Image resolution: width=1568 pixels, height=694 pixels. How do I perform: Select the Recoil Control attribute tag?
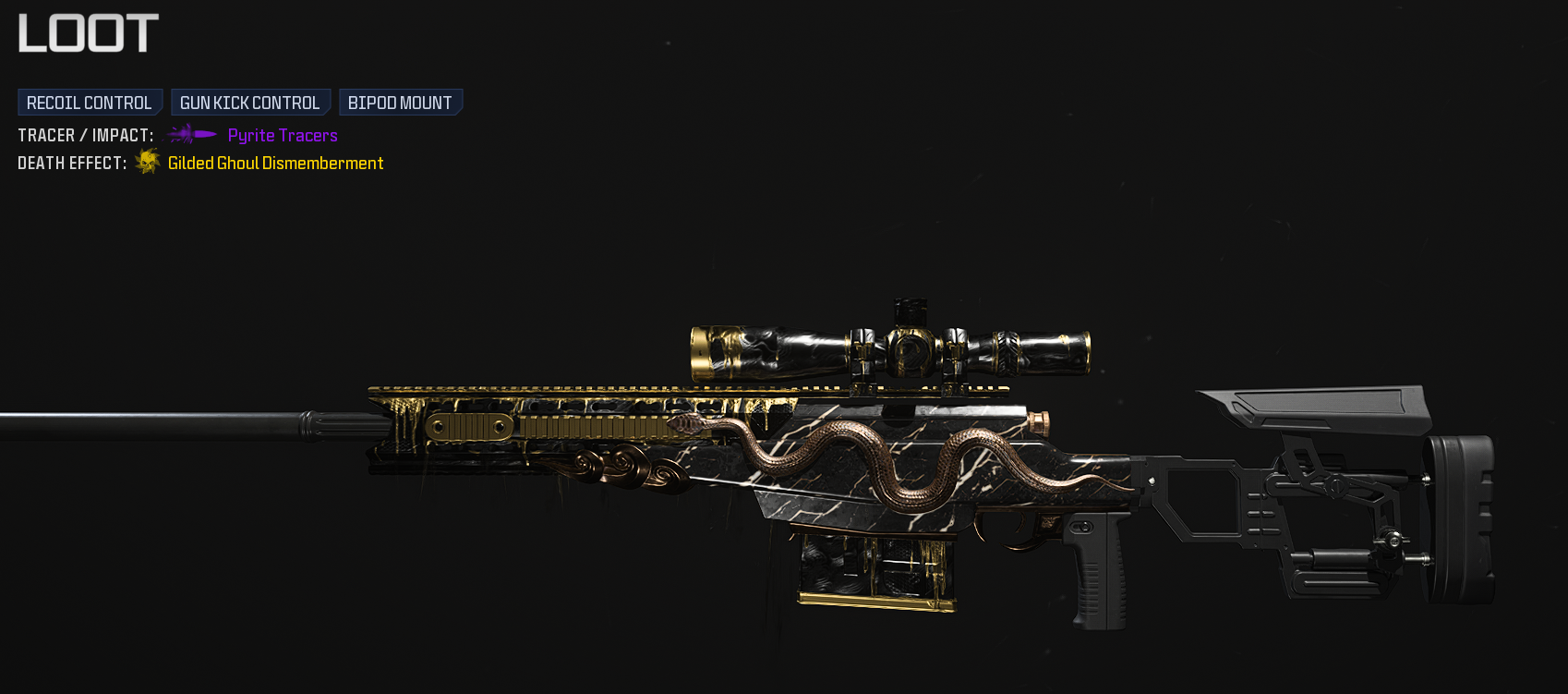click(x=90, y=103)
